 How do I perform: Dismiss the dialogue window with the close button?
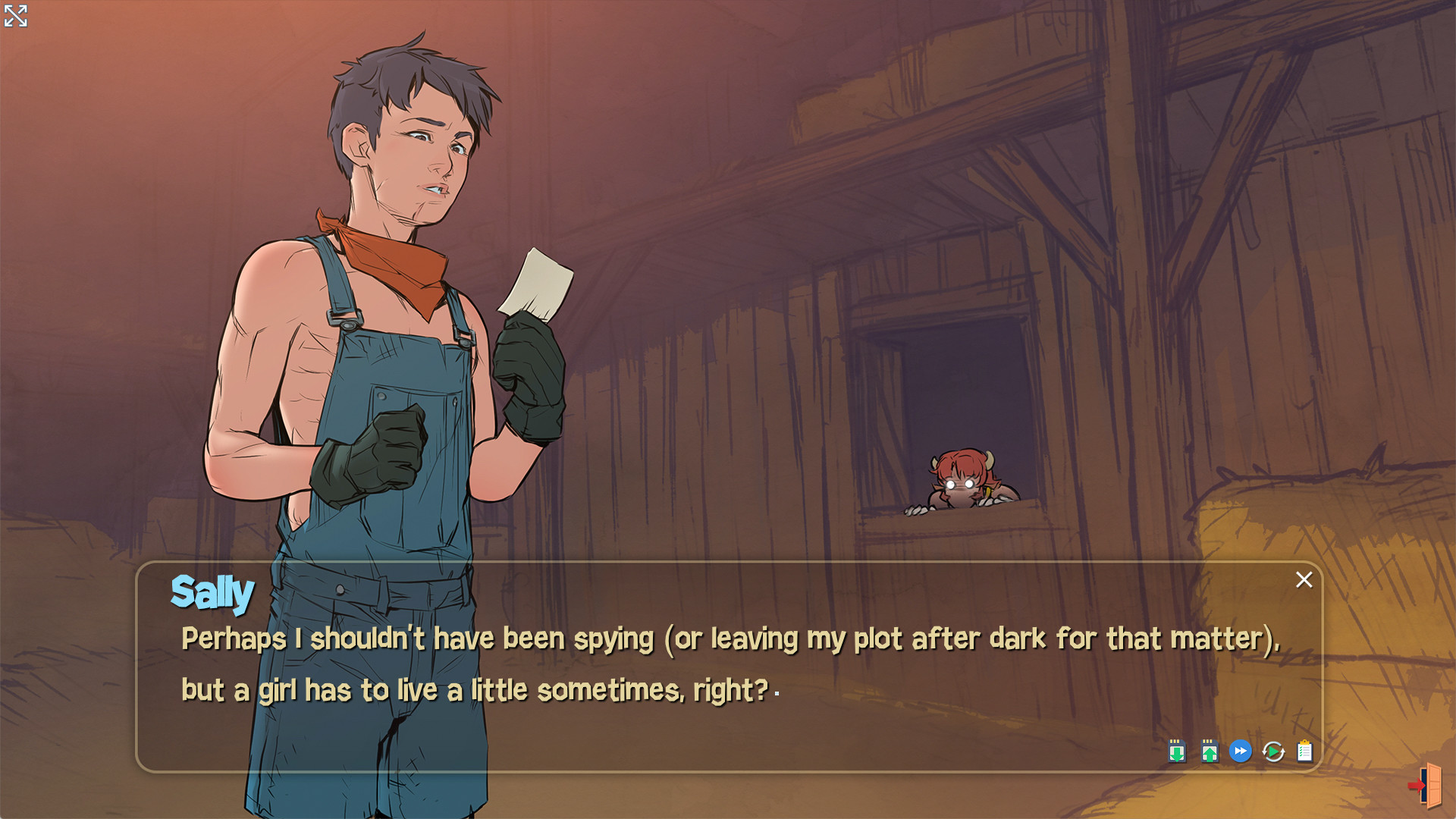click(1304, 579)
